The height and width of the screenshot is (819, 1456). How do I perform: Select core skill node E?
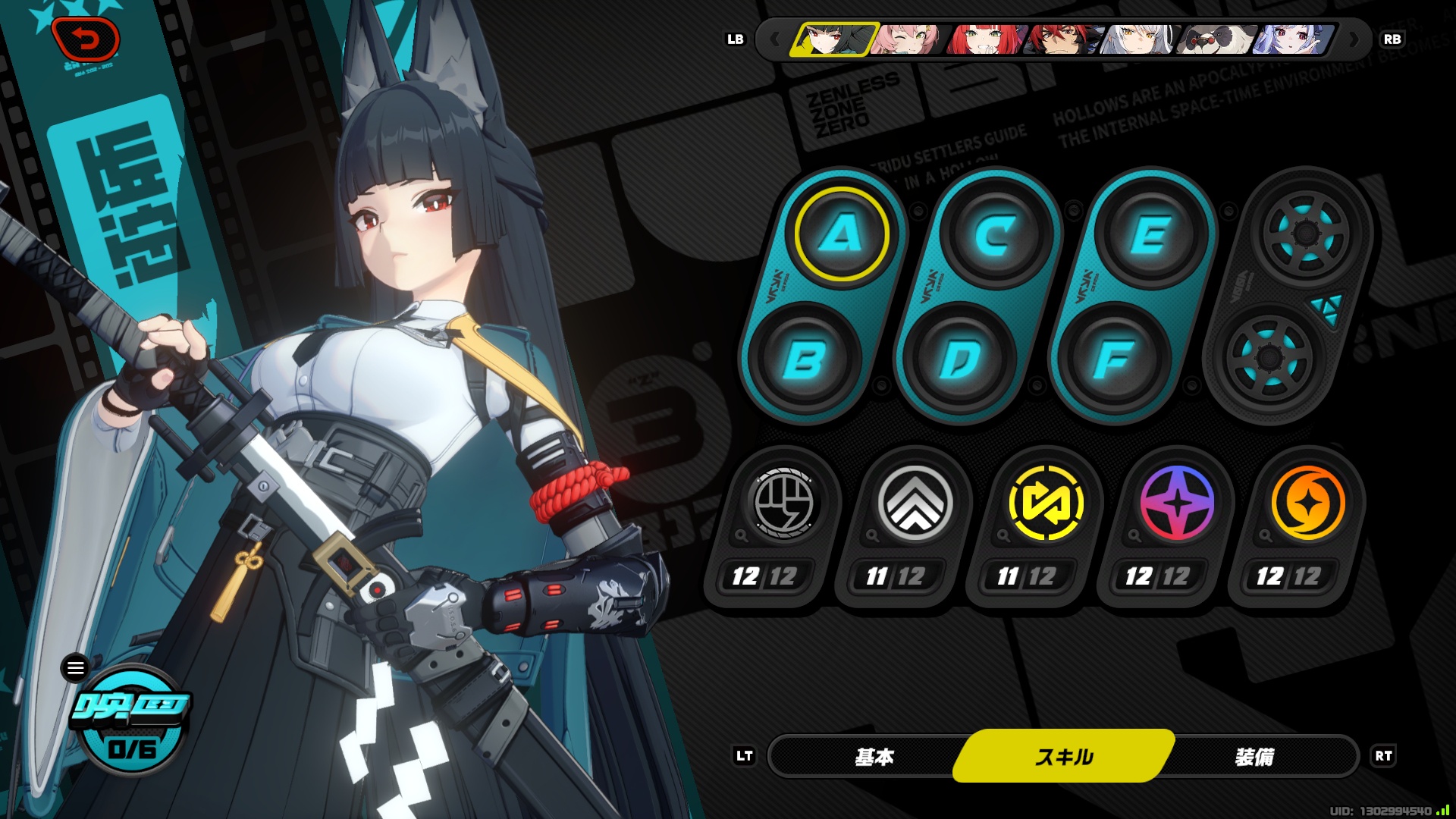point(1151,234)
